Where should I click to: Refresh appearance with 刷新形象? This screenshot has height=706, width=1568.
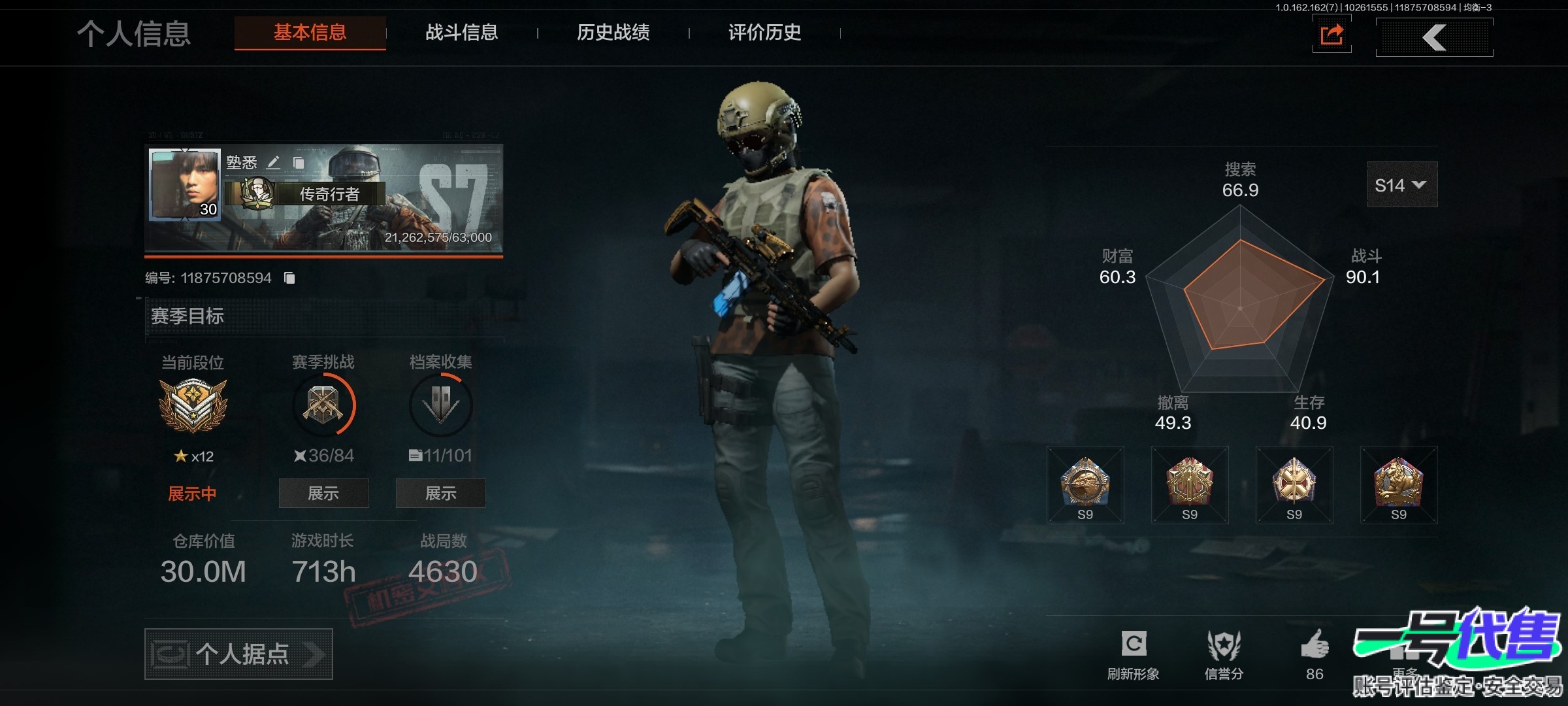point(1133,654)
